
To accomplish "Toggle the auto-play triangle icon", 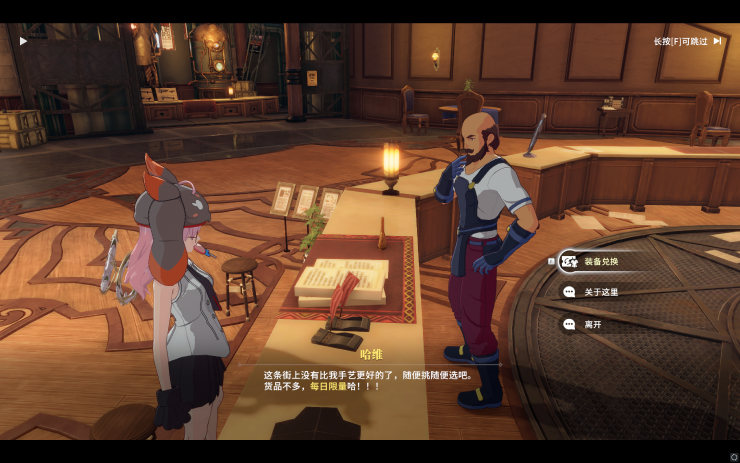I will [23, 41].
